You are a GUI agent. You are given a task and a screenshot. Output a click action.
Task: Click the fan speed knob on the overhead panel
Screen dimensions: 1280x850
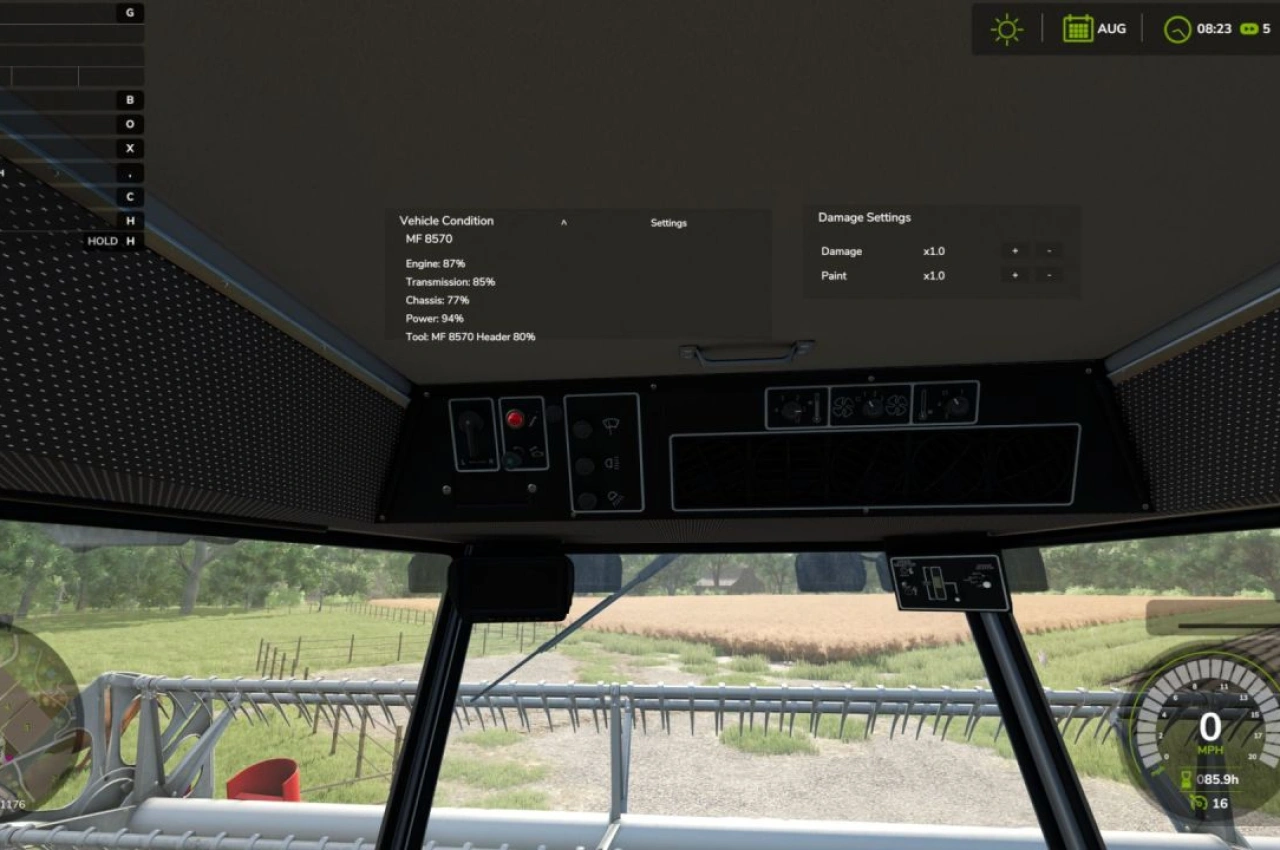pyautogui.click(x=872, y=404)
